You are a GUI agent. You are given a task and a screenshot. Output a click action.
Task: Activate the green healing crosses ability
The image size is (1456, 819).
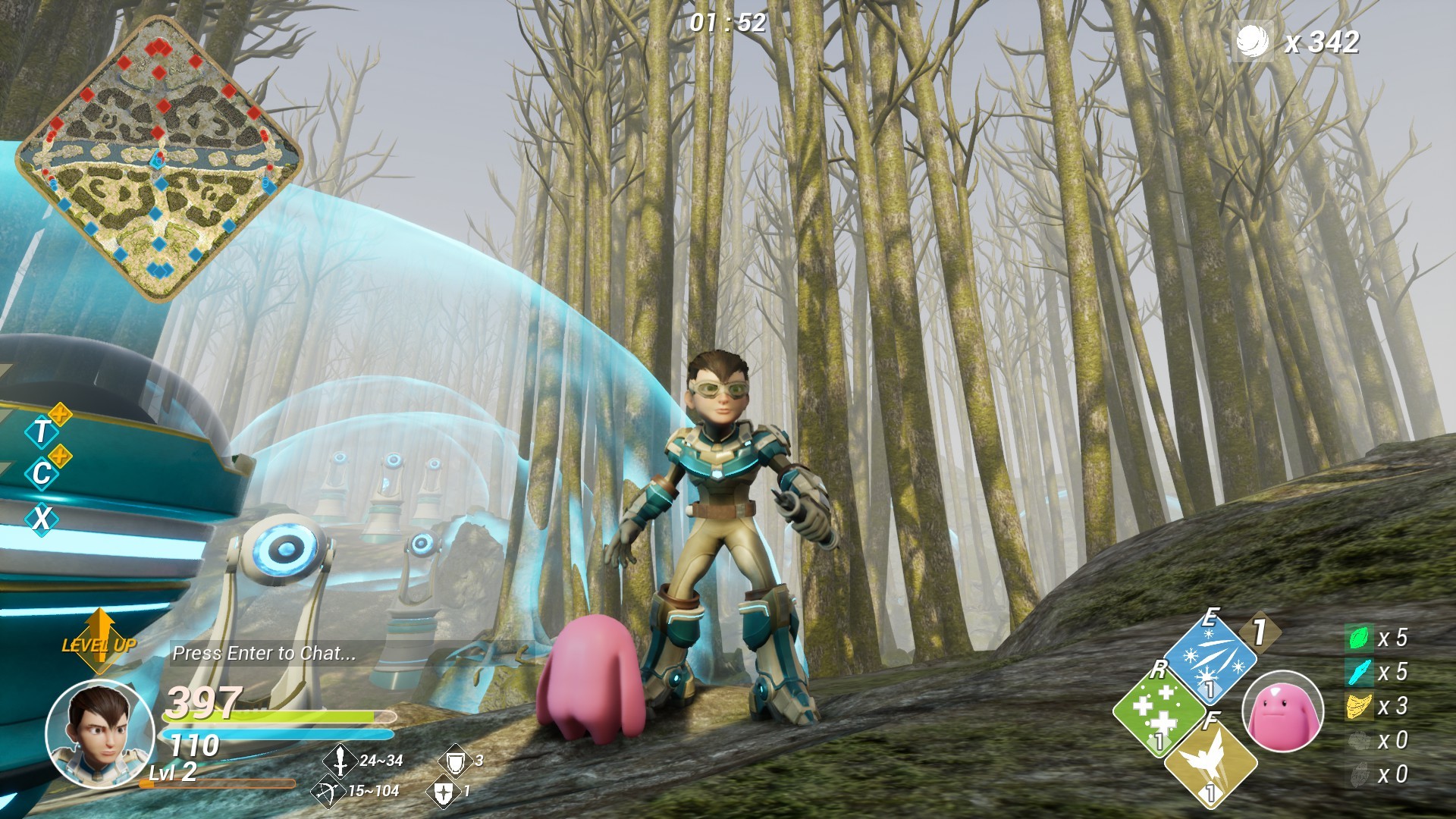tap(1156, 710)
